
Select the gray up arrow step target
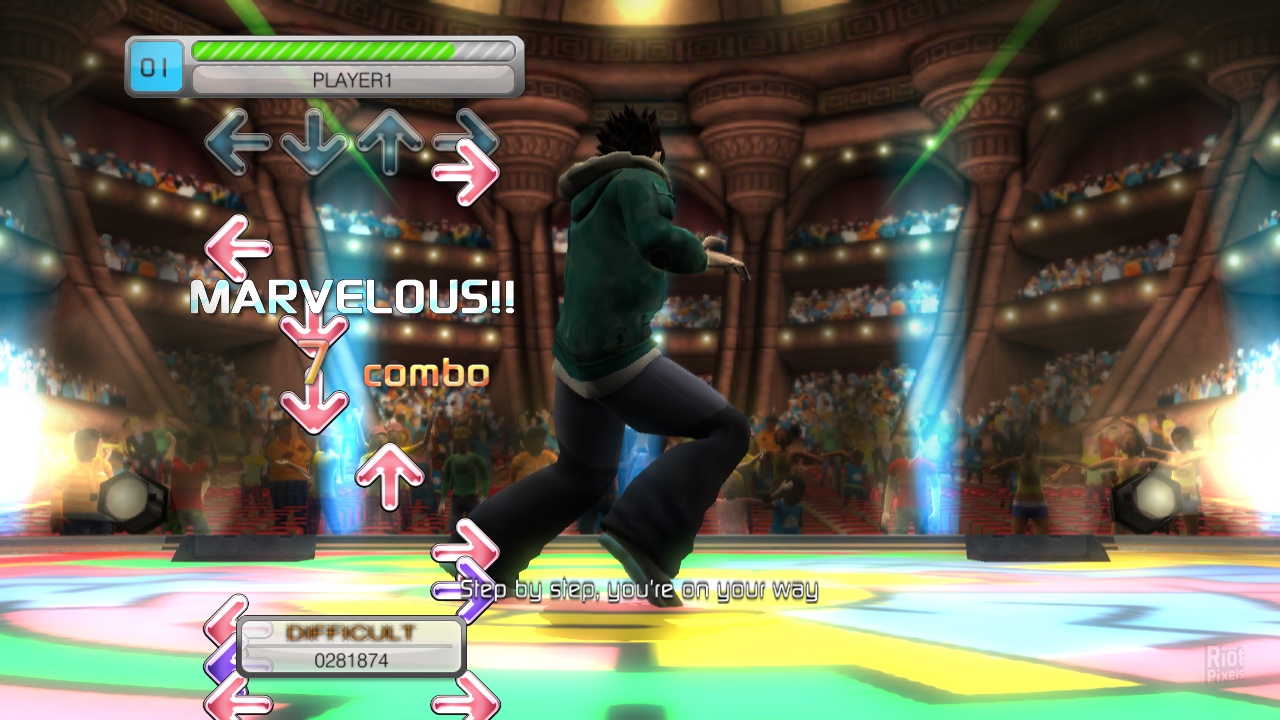click(389, 141)
